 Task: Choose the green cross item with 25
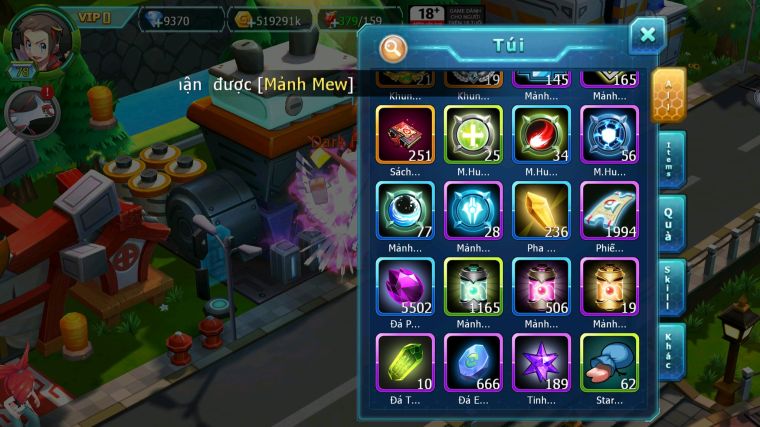pos(473,134)
